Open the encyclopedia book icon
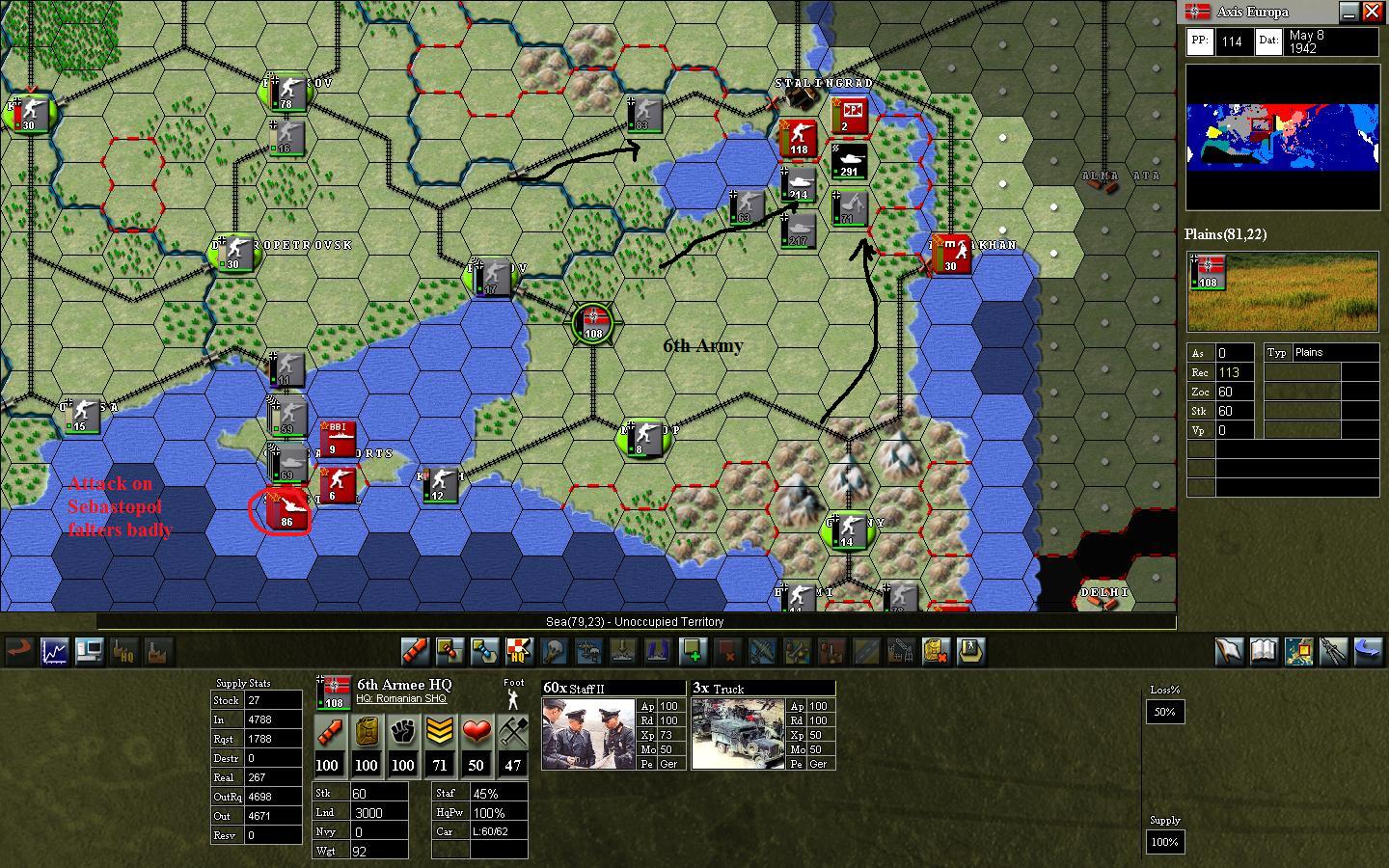 (1263, 652)
